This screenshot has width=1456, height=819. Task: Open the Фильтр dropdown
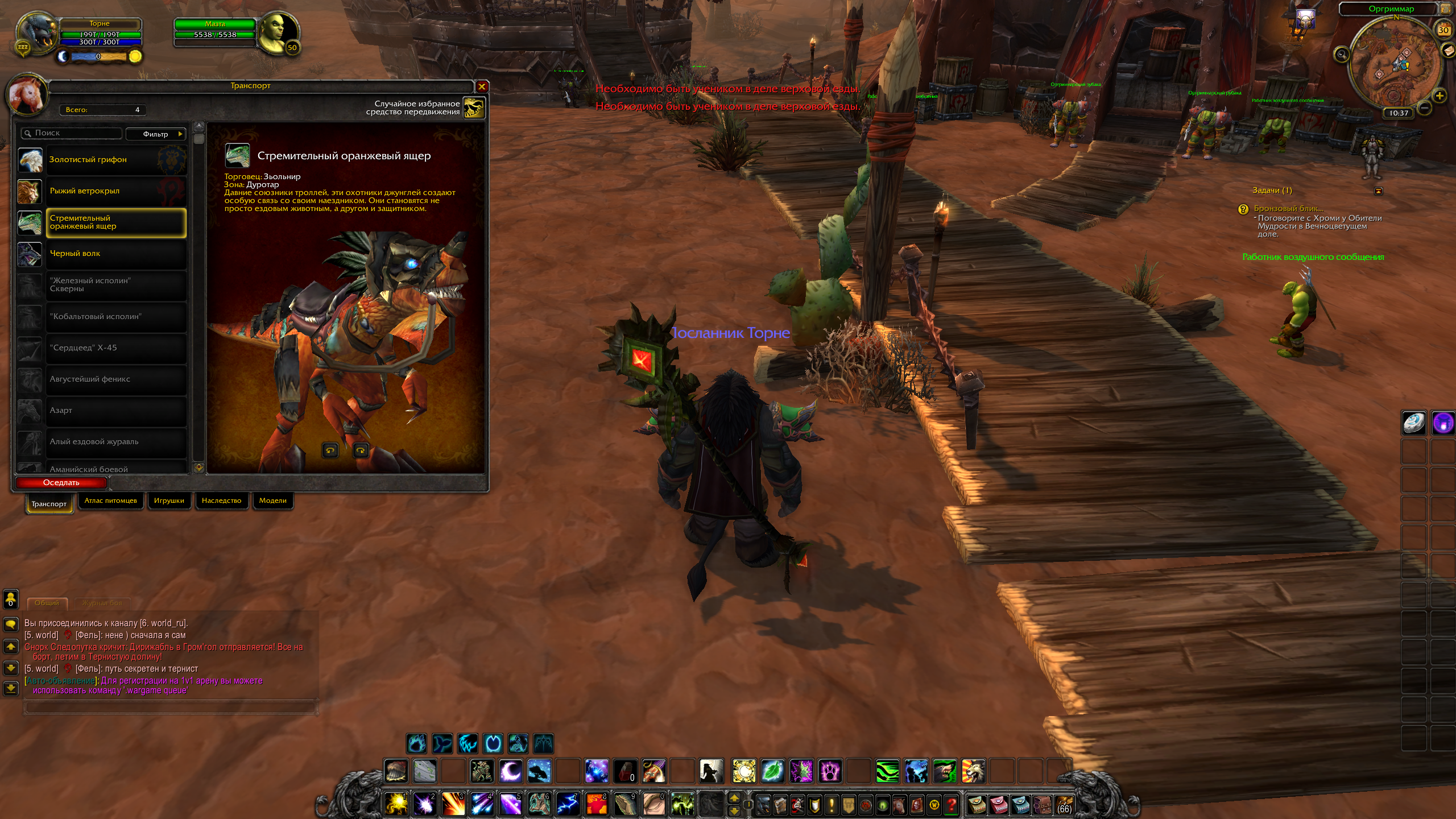[156, 134]
